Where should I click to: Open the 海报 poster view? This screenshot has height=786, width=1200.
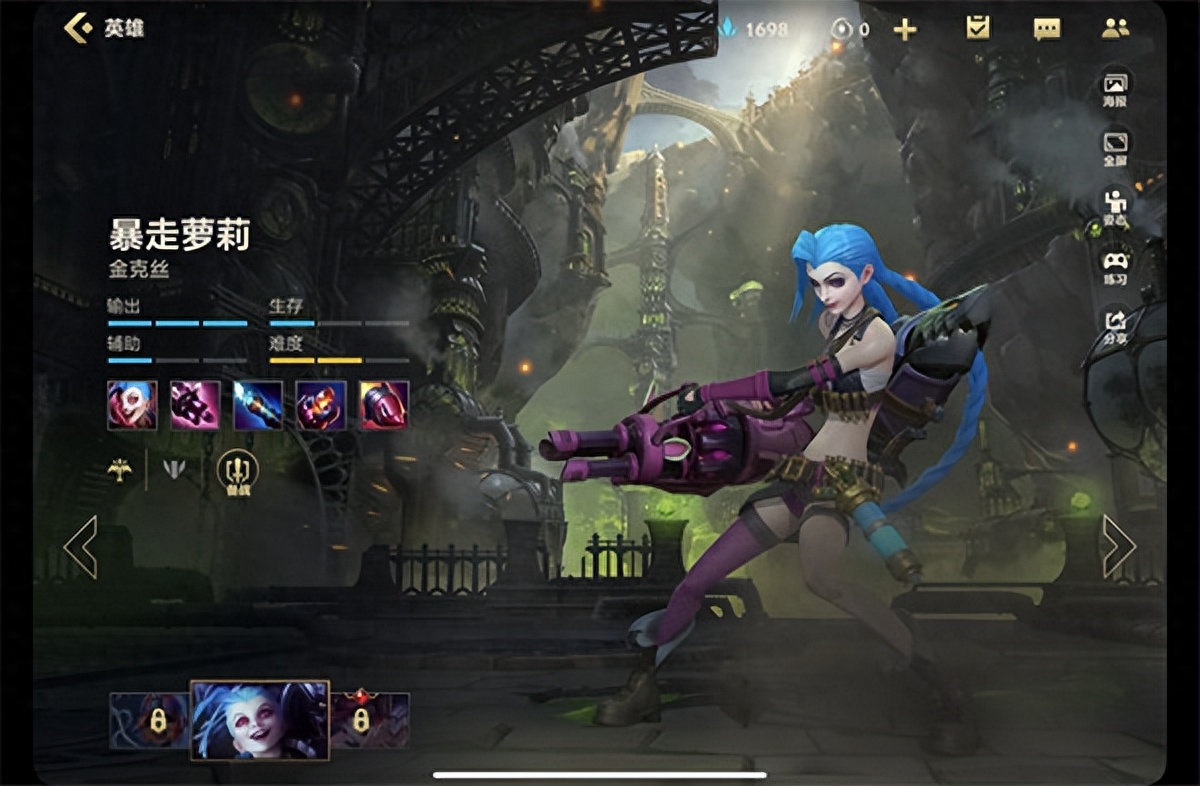1115,89
